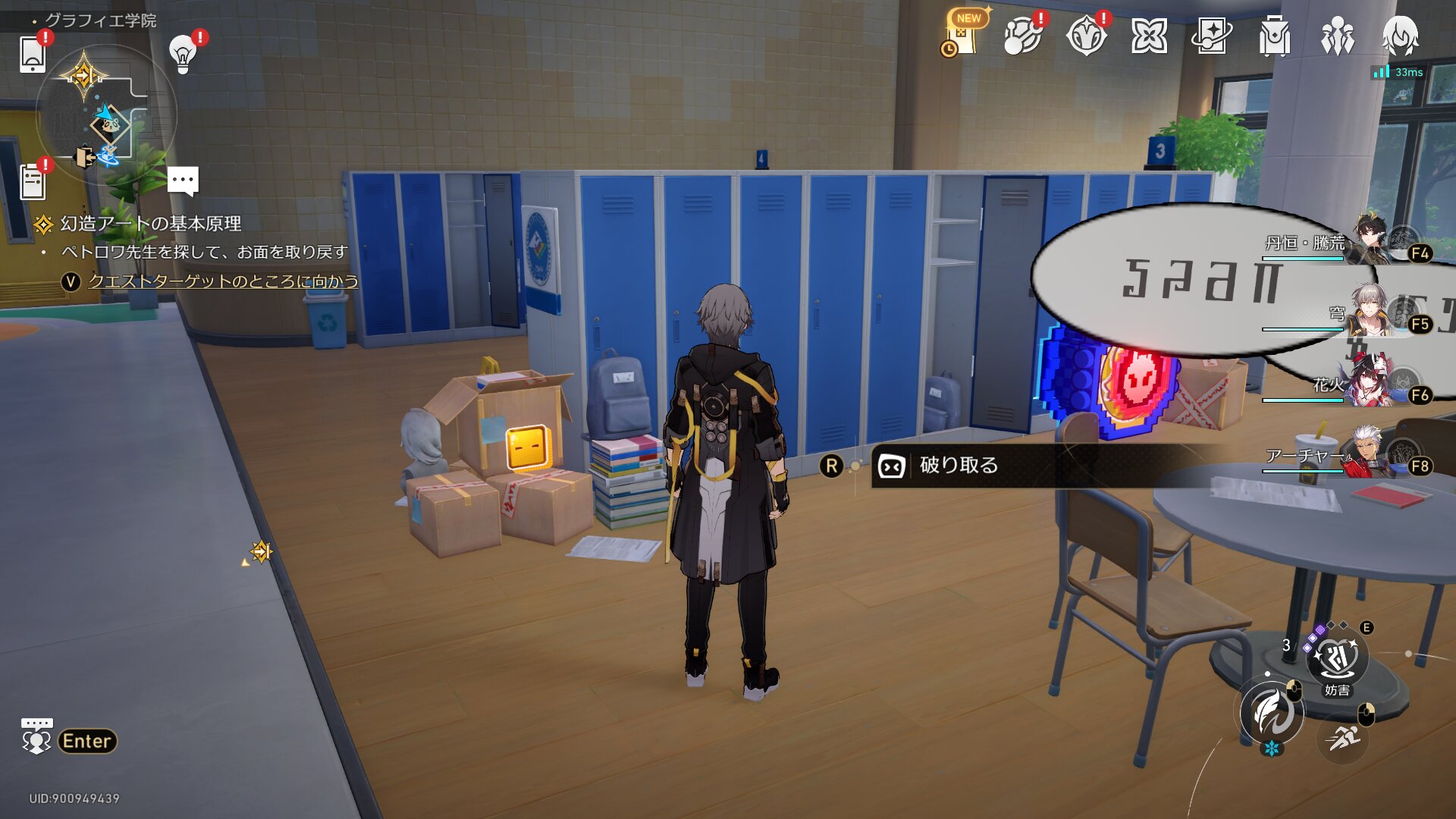This screenshot has width=1456, height=819.
Task: Open the chat speech bubble
Action: pyautogui.click(x=183, y=181)
